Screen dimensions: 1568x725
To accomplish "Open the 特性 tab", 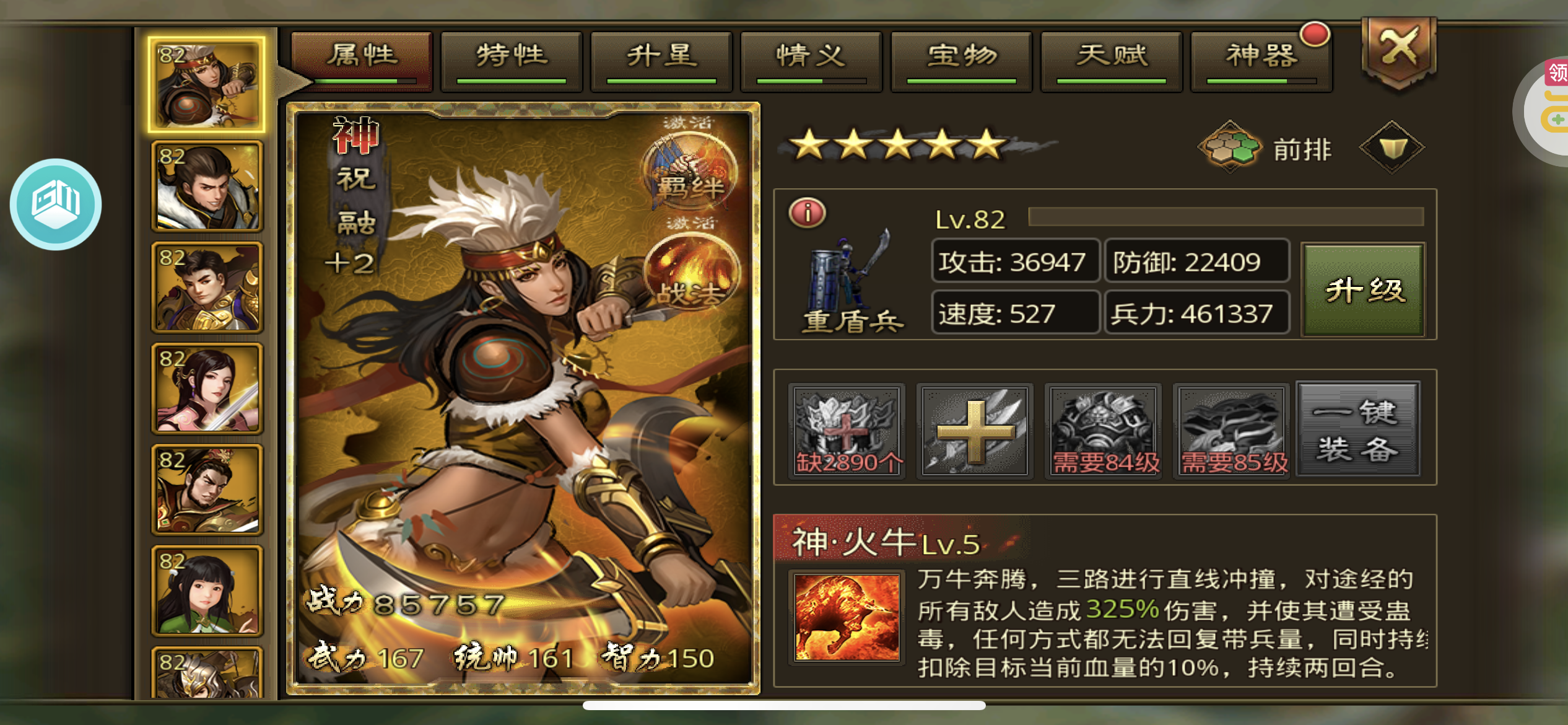I will click(512, 60).
